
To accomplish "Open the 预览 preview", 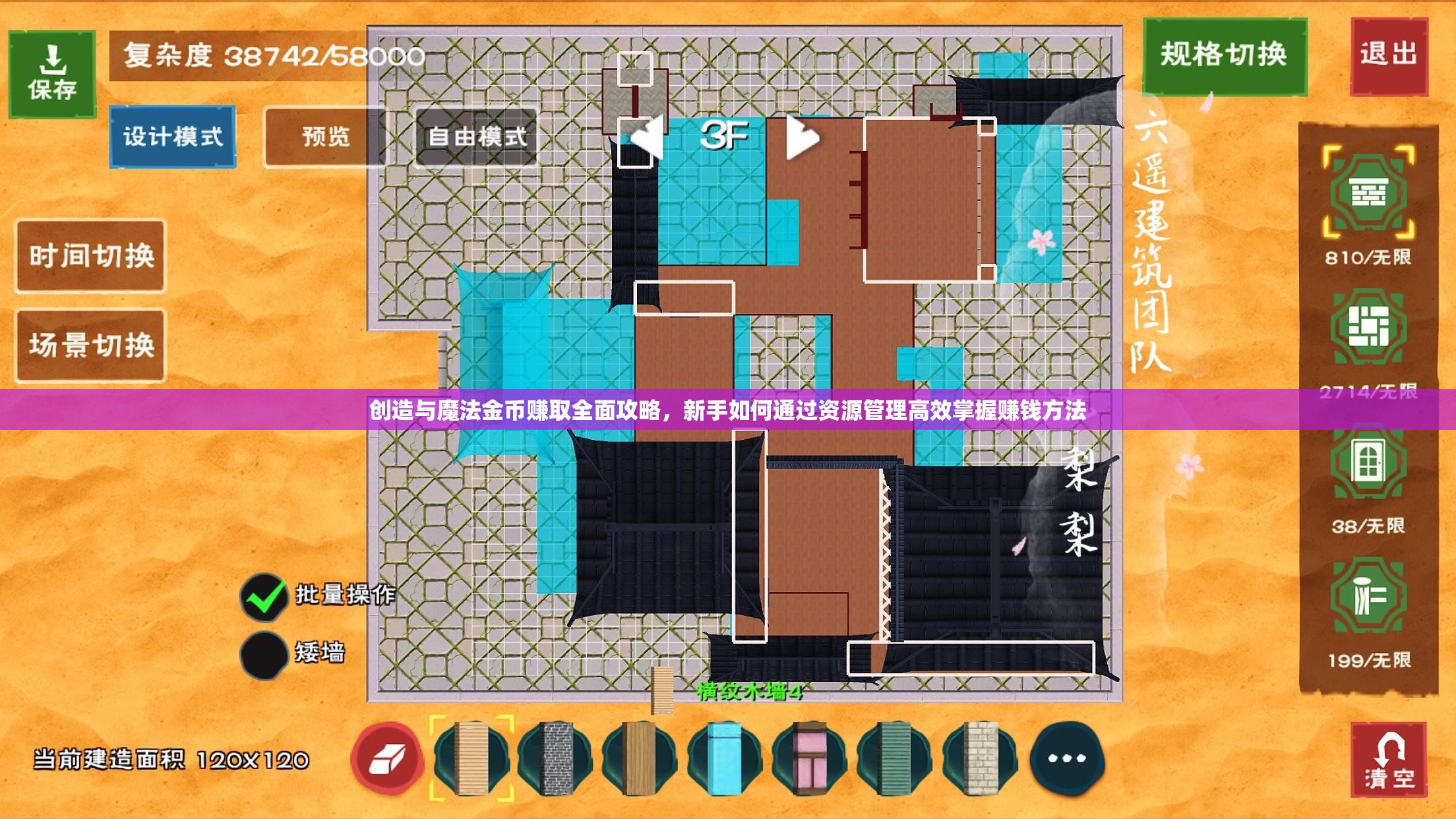I will [326, 136].
